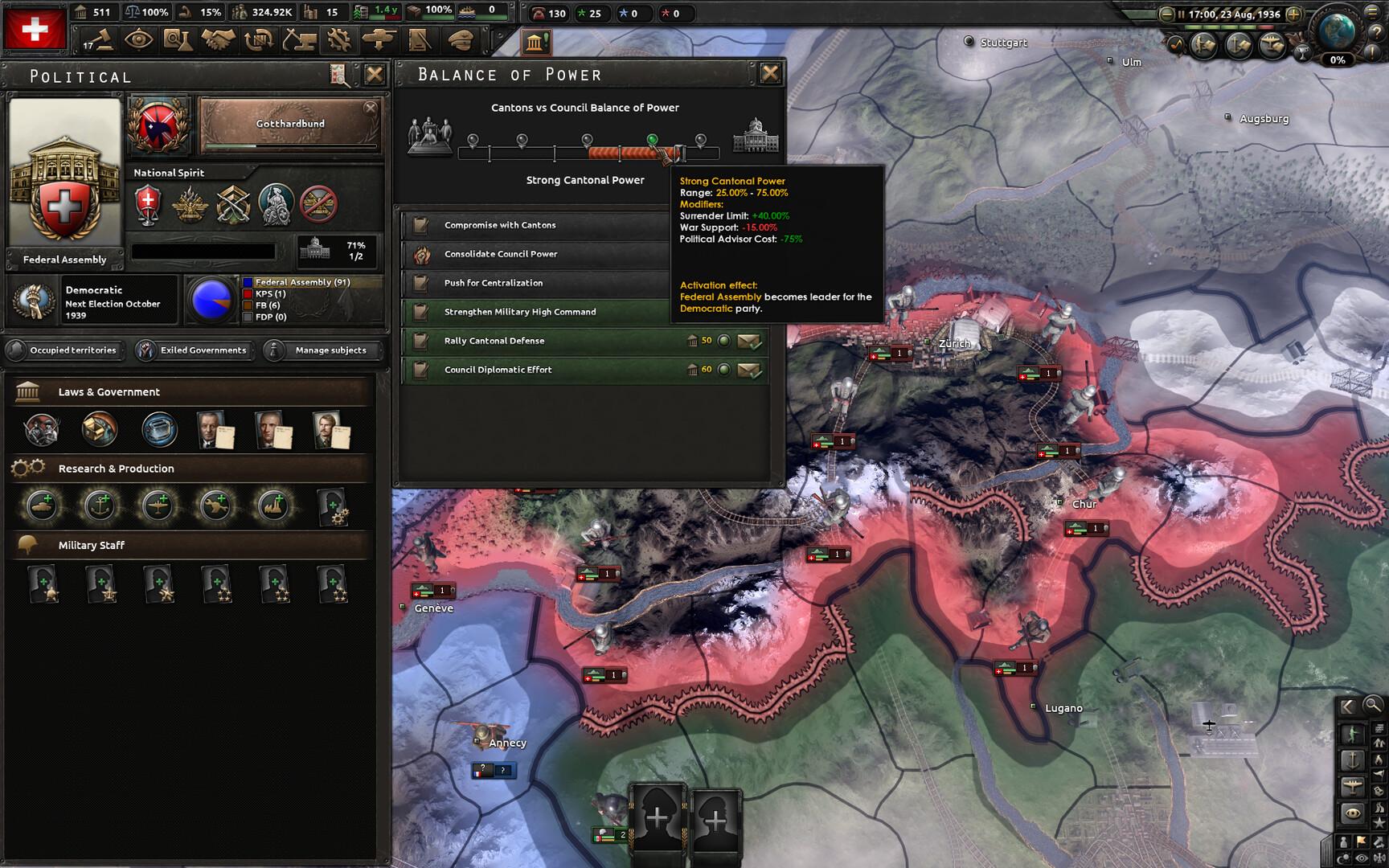The height and width of the screenshot is (868, 1389).
Task: Switch to the Exiled Governments tab
Action: pyautogui.click(x=194, y=350)
